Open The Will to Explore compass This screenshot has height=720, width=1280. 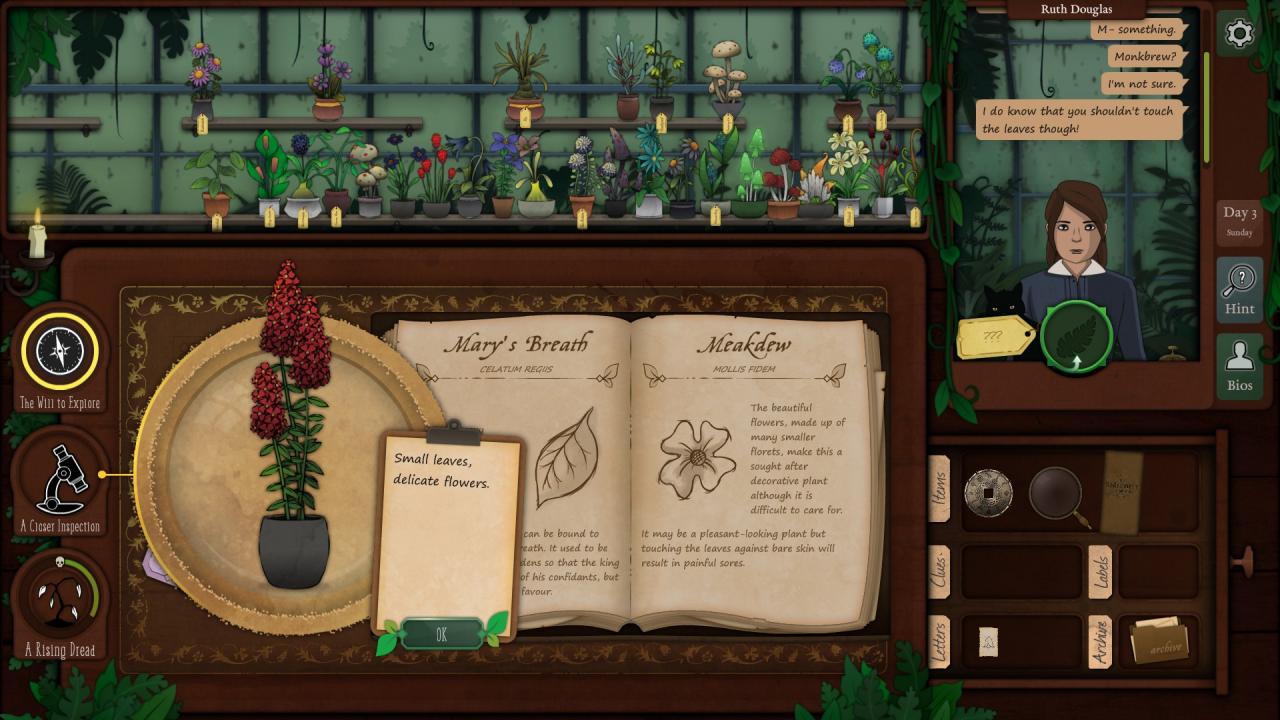coord(60,351)
